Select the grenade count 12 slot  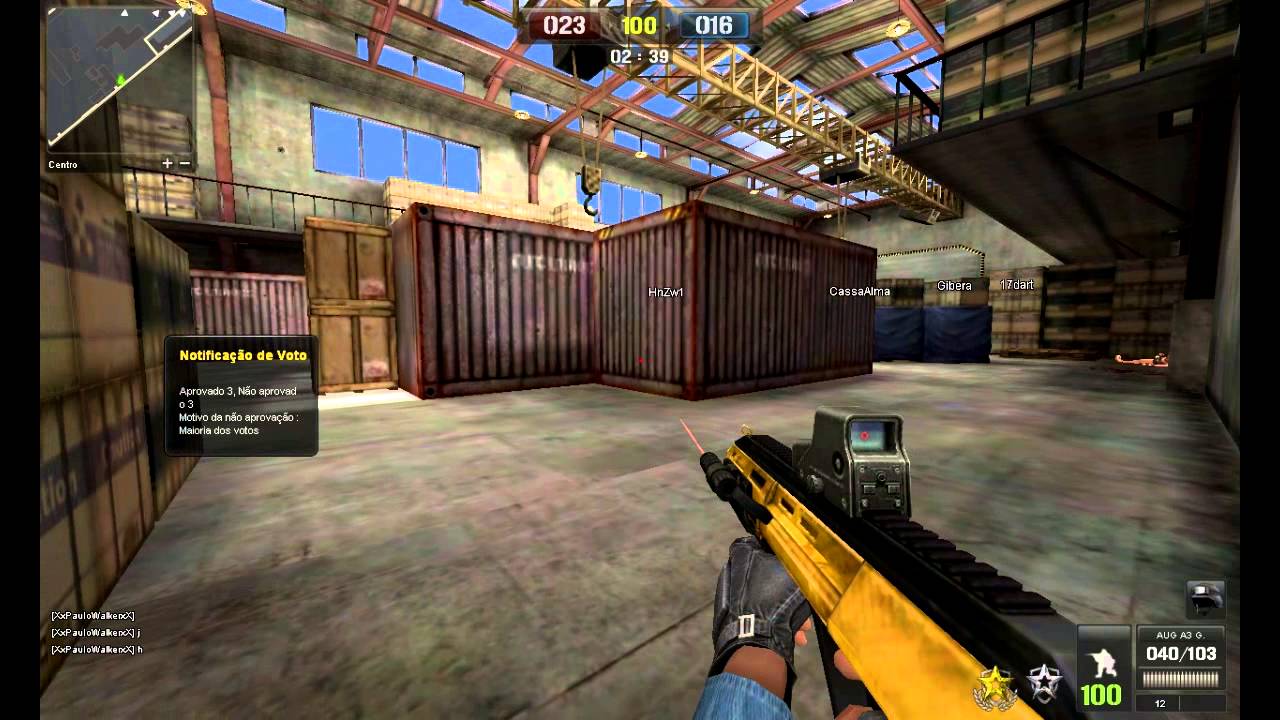[1159, 704]
